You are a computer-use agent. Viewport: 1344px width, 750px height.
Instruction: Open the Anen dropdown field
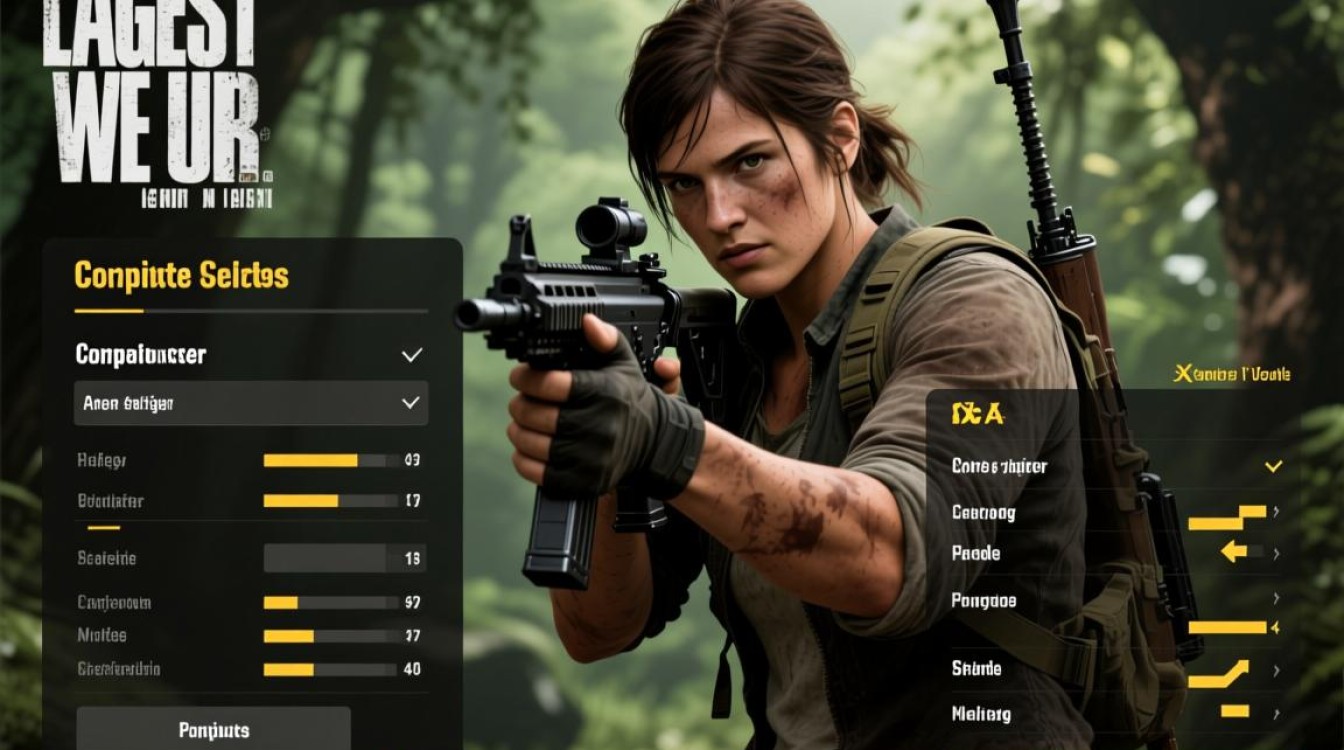pos(251,403)
